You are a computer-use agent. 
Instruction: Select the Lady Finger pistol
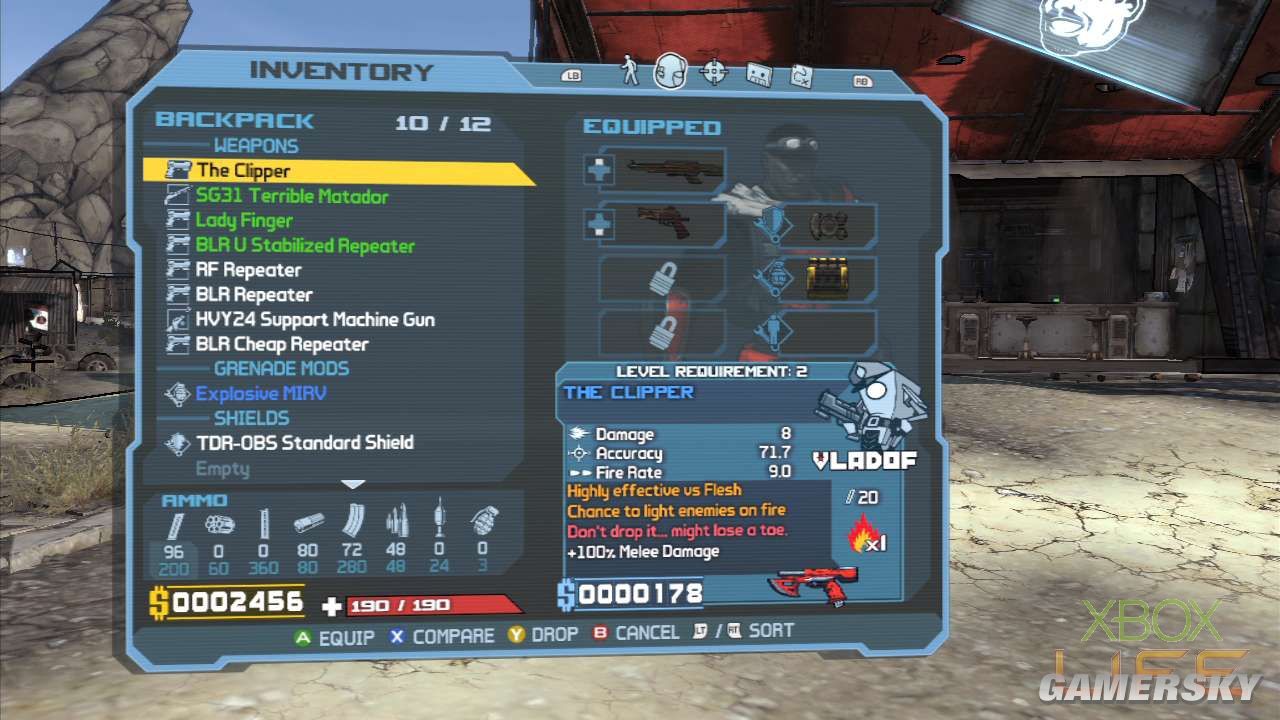[244, 221]
